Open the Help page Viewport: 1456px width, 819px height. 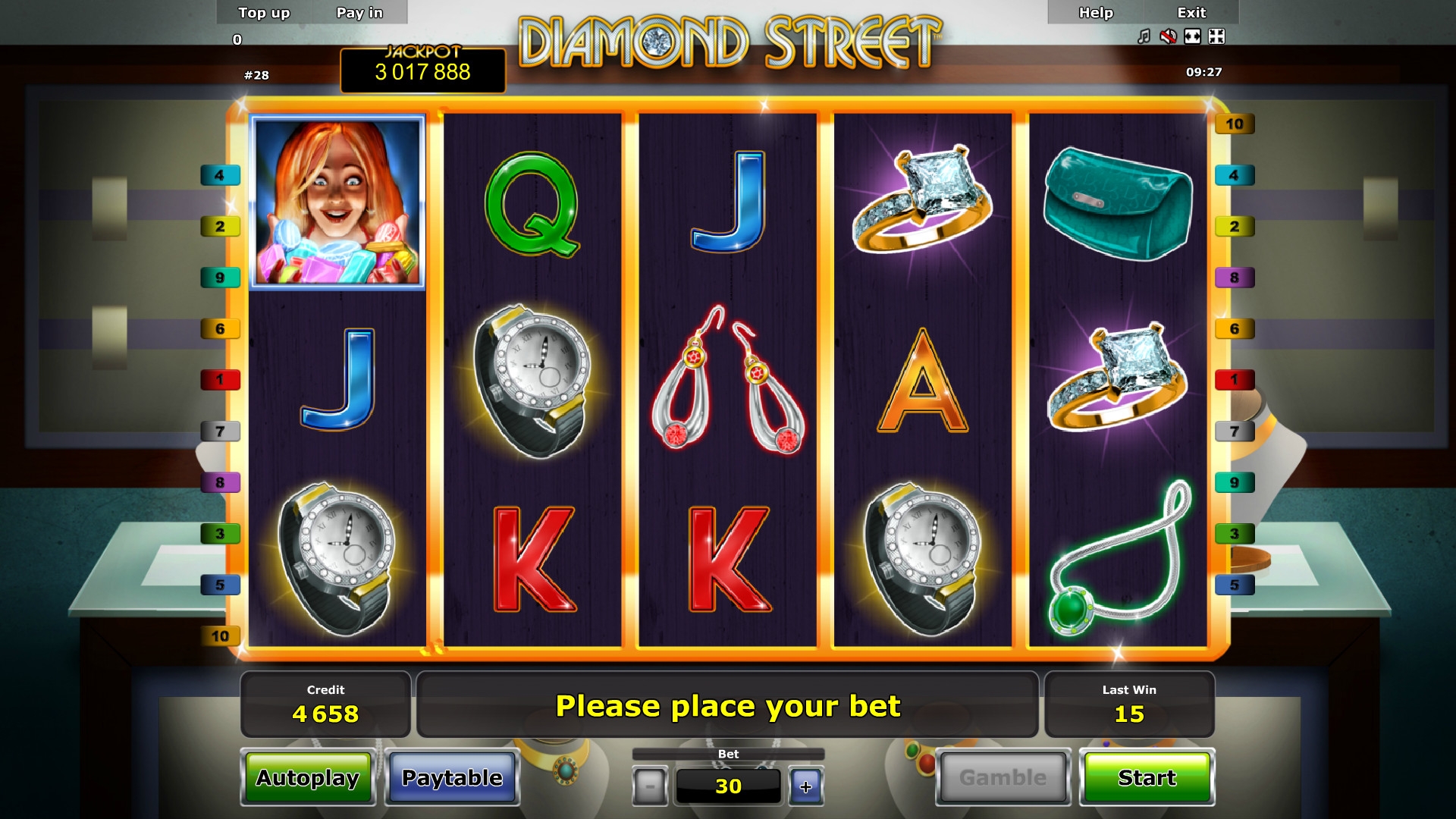click(1096, 13)
